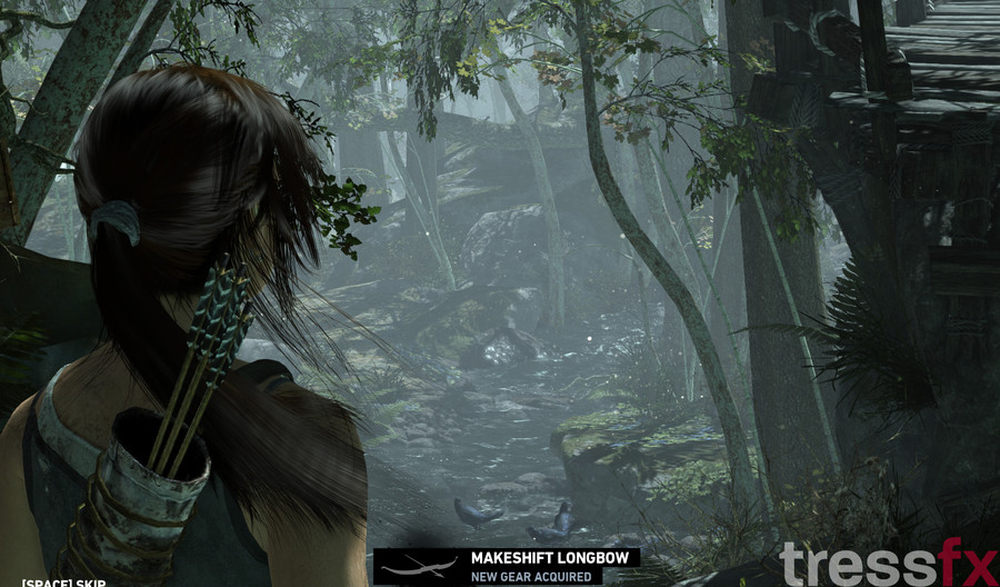1000x587 pixels.
Task: Click the Makeshift Longbow gear acquired notification
Action: pos(506,566)
